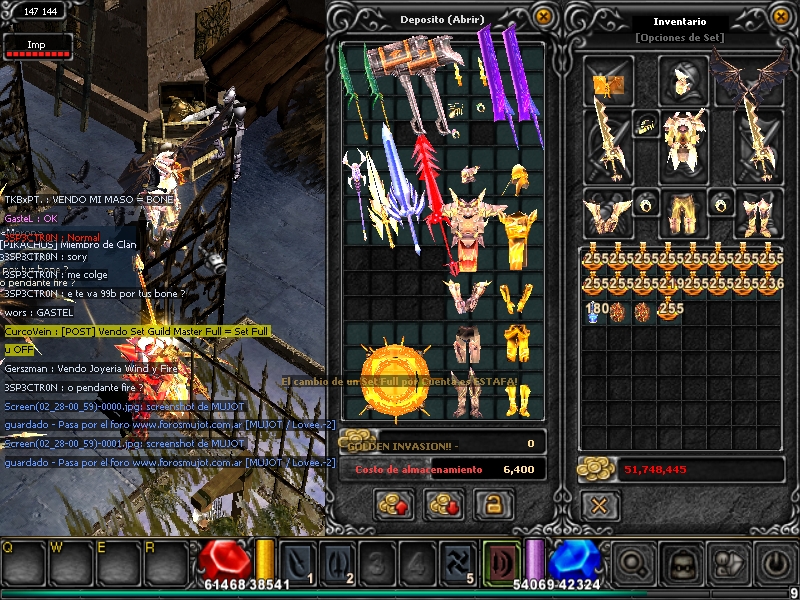Image resolution: width=800 pixels, height=600 pixels.
Task: Open the magnifying glass menu button
Action: (x=635, y=565)
